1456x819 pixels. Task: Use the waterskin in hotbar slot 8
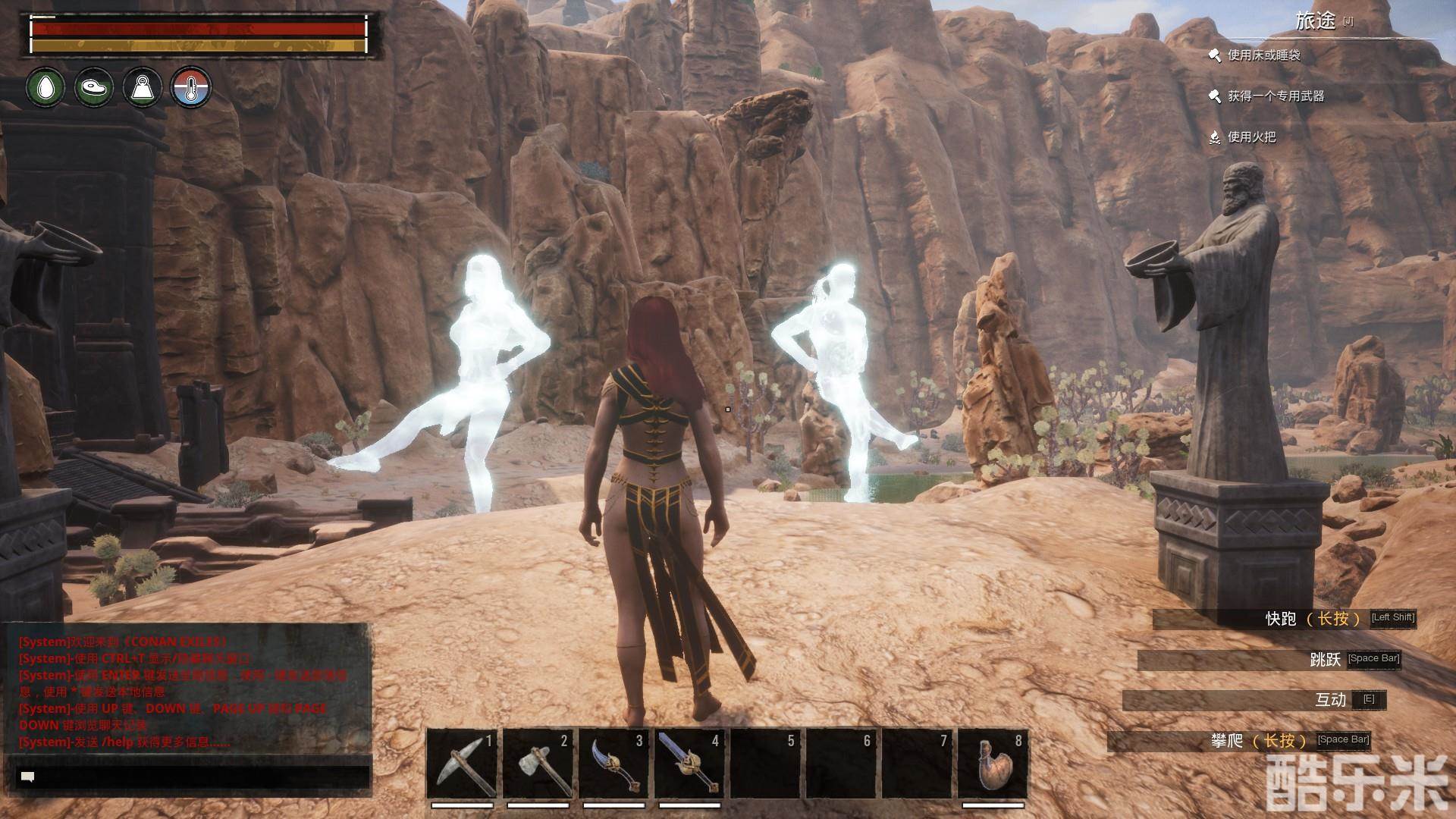click(x=993, y=764)
